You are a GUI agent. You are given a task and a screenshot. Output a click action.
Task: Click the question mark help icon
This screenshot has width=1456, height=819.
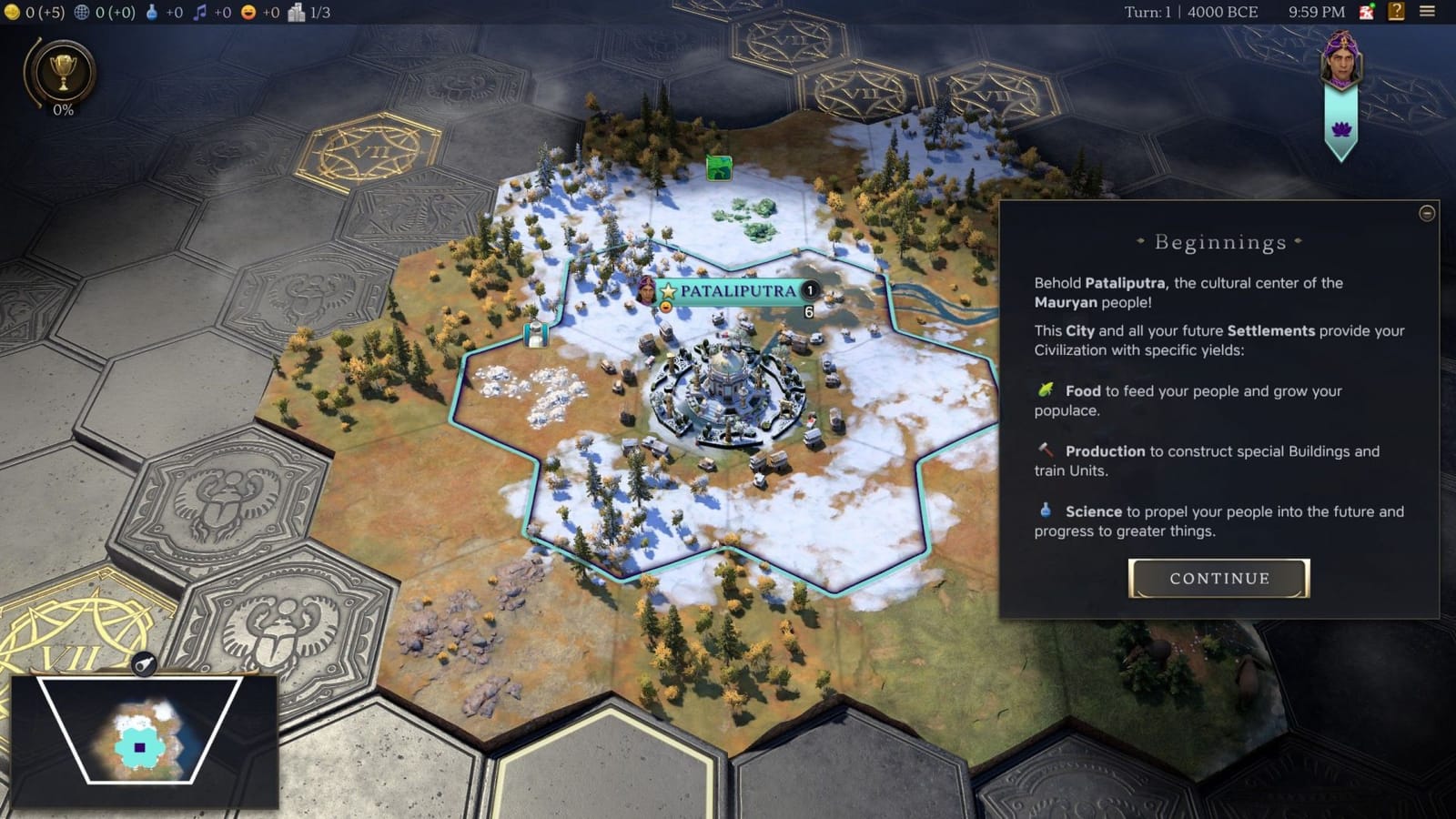[x=1395, y=12]
